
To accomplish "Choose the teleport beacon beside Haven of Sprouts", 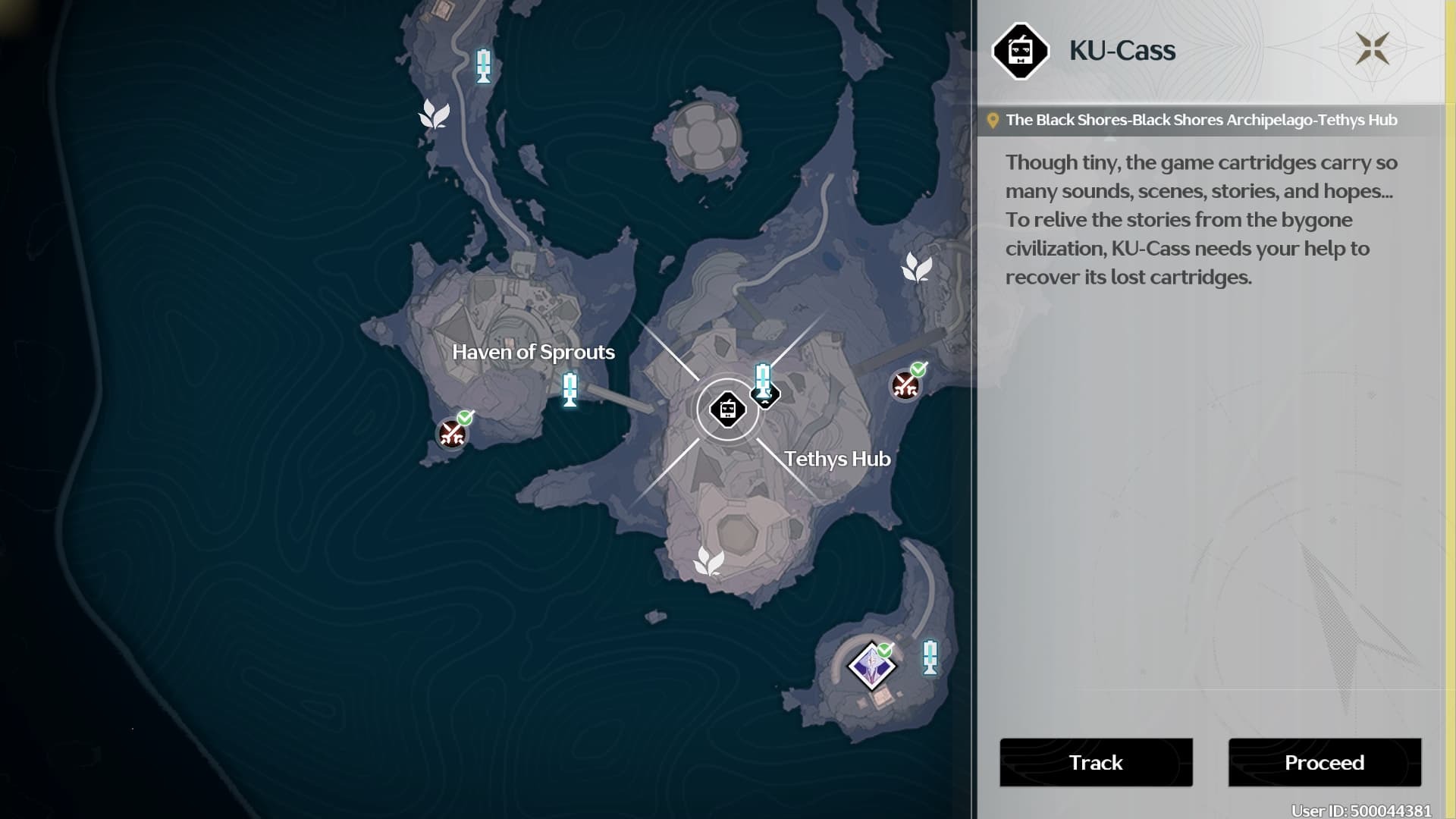I will (570, 389).
